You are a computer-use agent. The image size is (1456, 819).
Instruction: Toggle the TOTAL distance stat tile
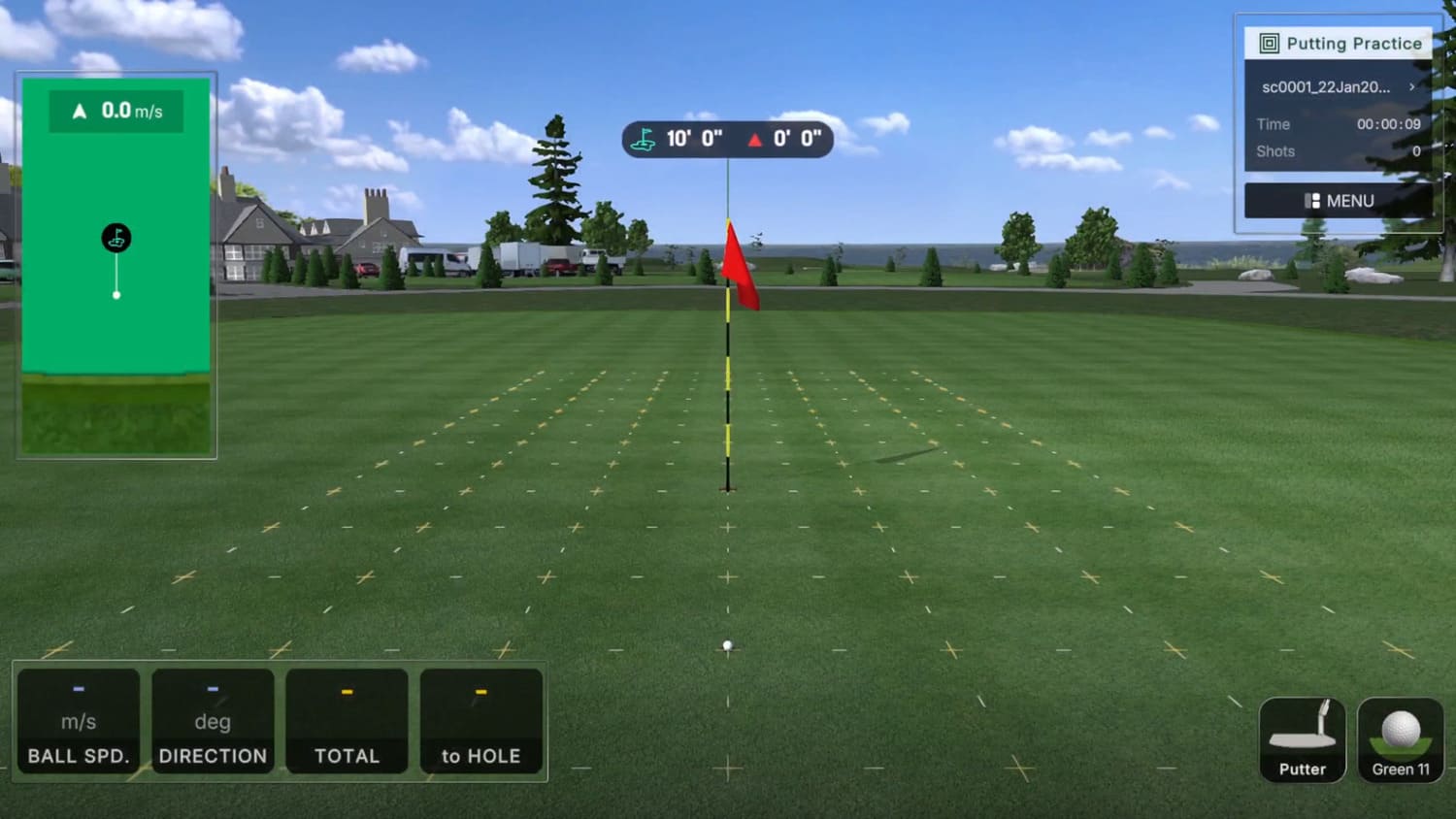(x=347, y=721)
